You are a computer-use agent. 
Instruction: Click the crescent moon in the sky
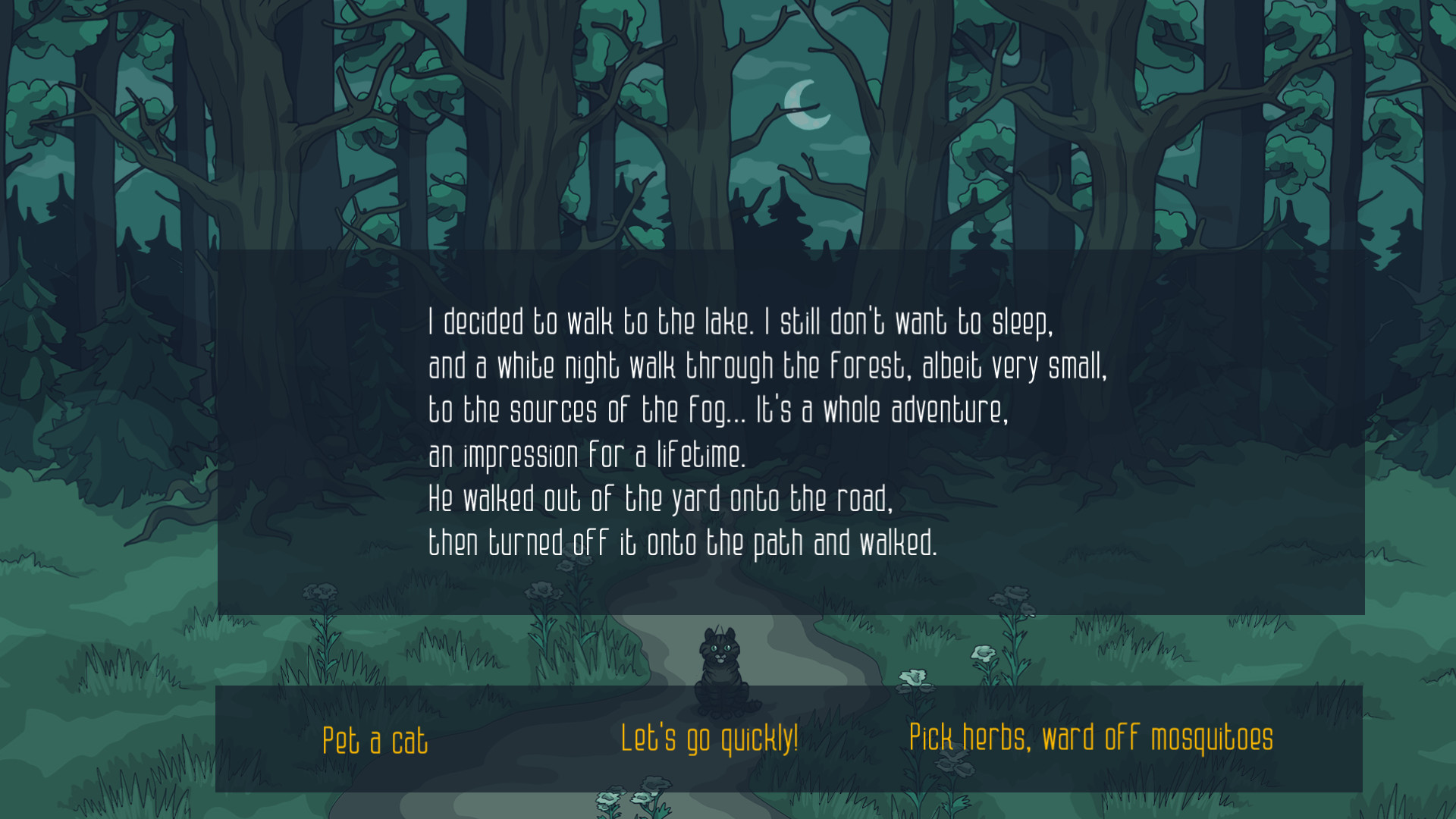806,104
